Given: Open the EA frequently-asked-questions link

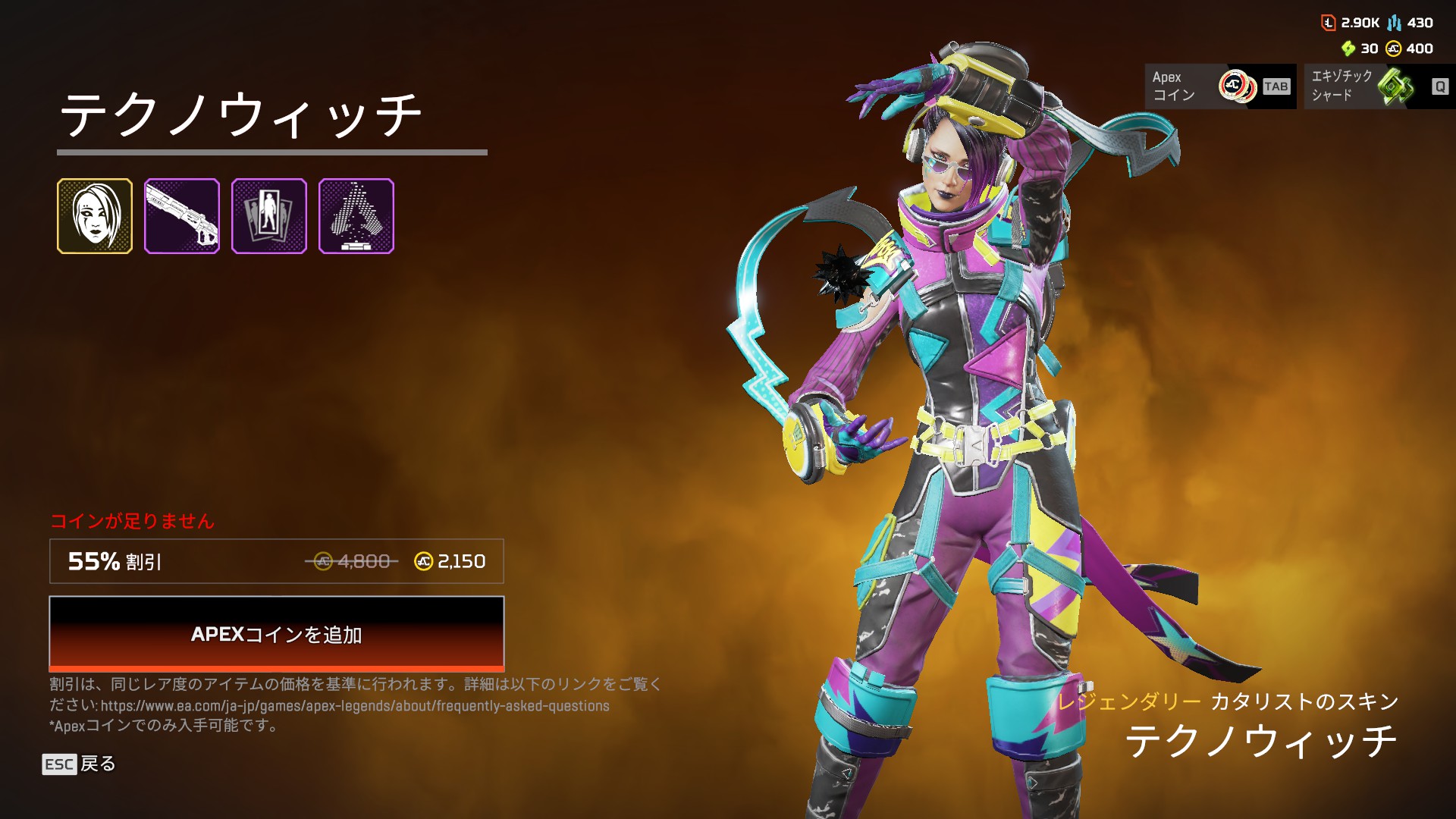Looking at the screenshot, I should pyautogui.click(x=355, y=706).
